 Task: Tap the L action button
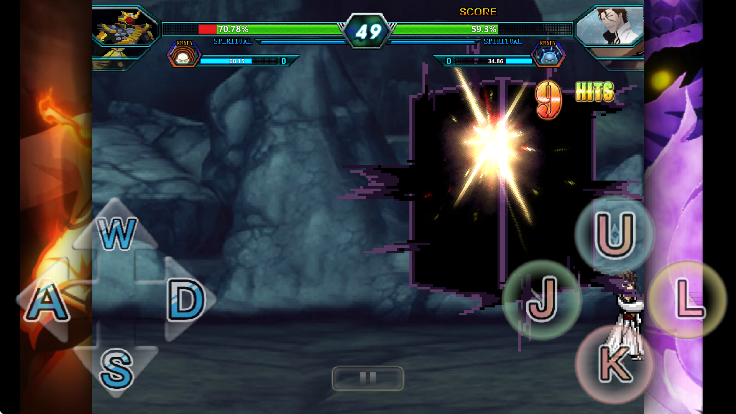[686, 299]
